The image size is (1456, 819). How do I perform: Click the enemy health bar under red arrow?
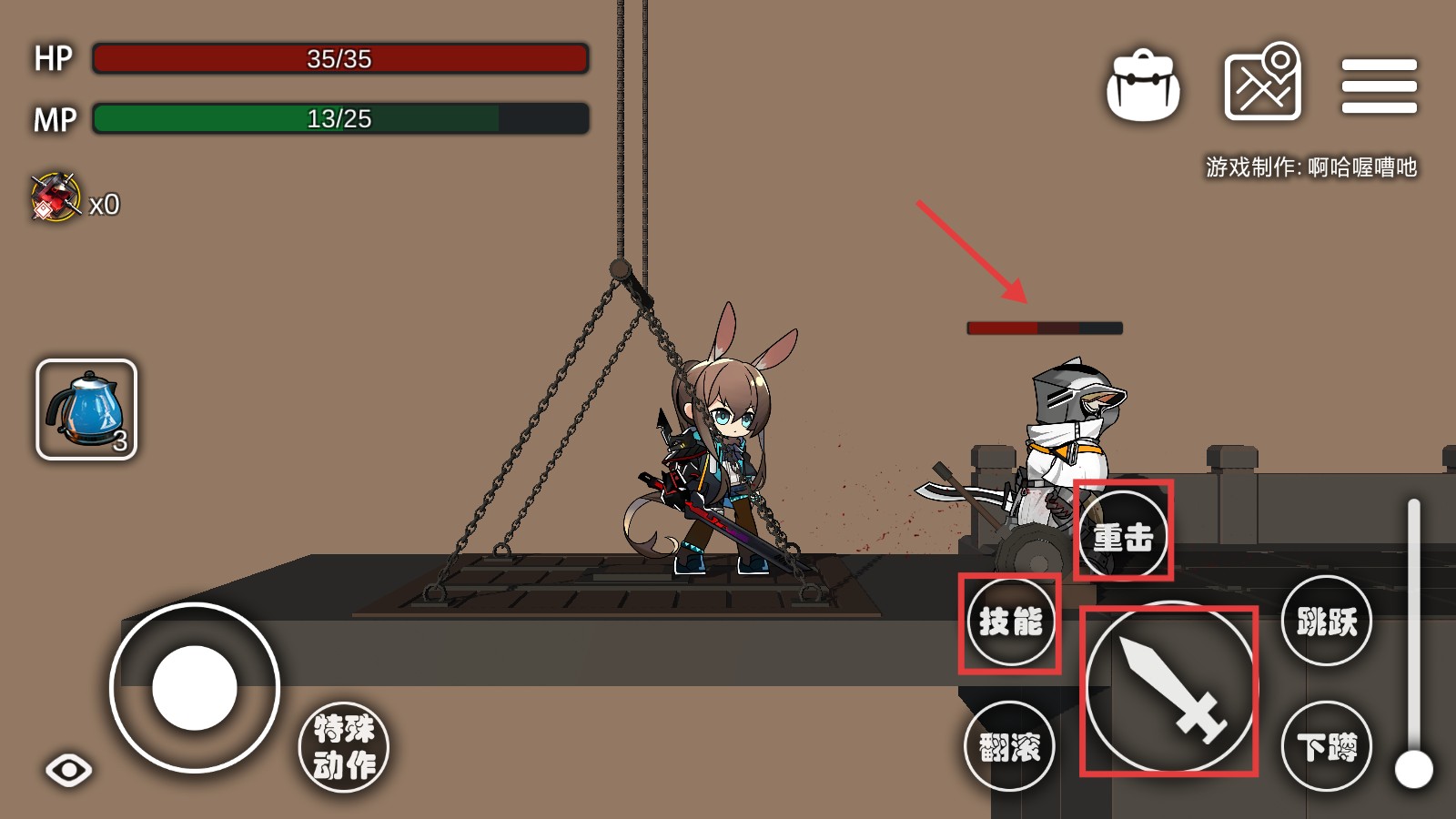coord(1043,326)
